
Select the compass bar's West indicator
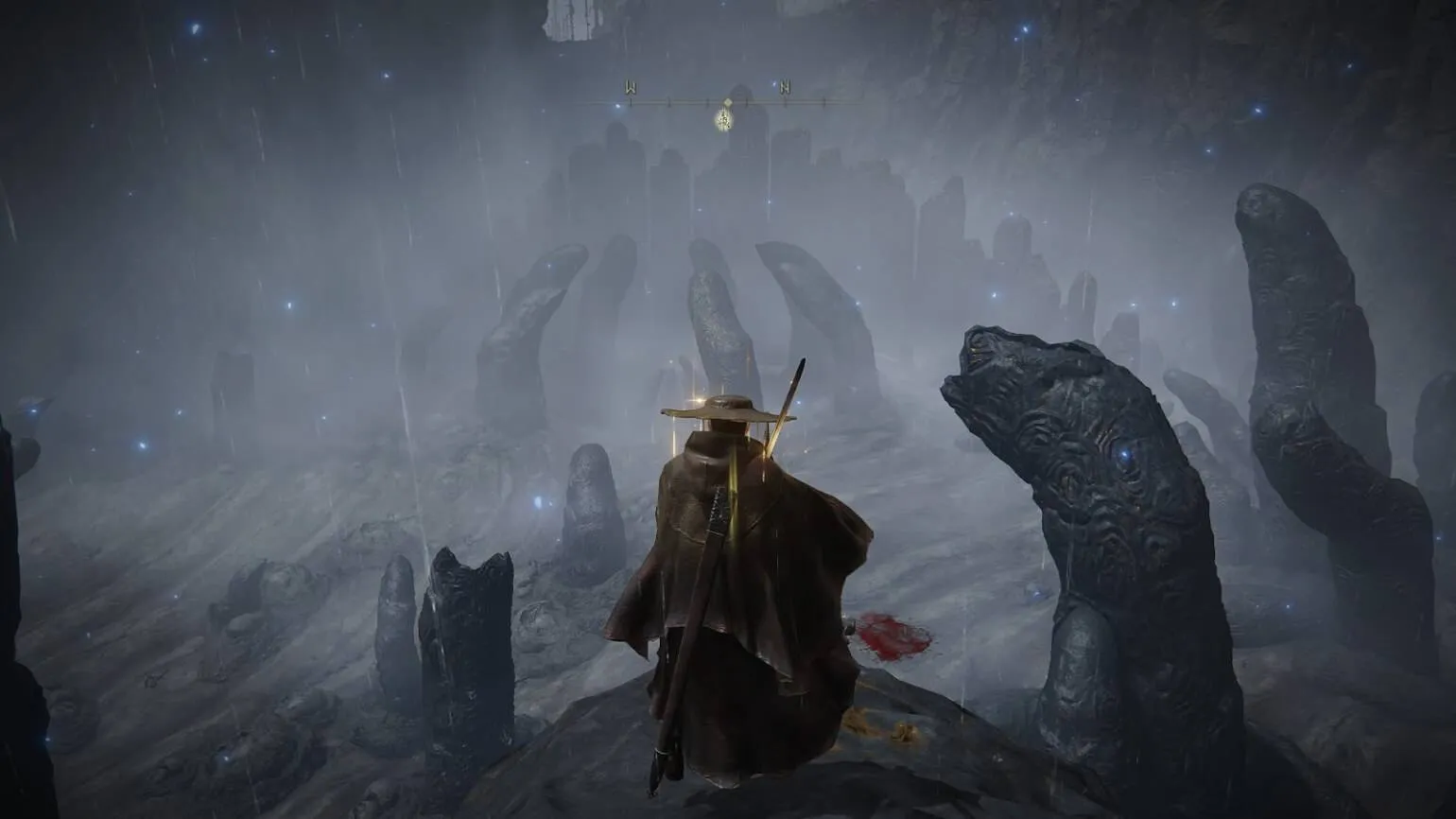pyautogui.click(x=631, y=88)
